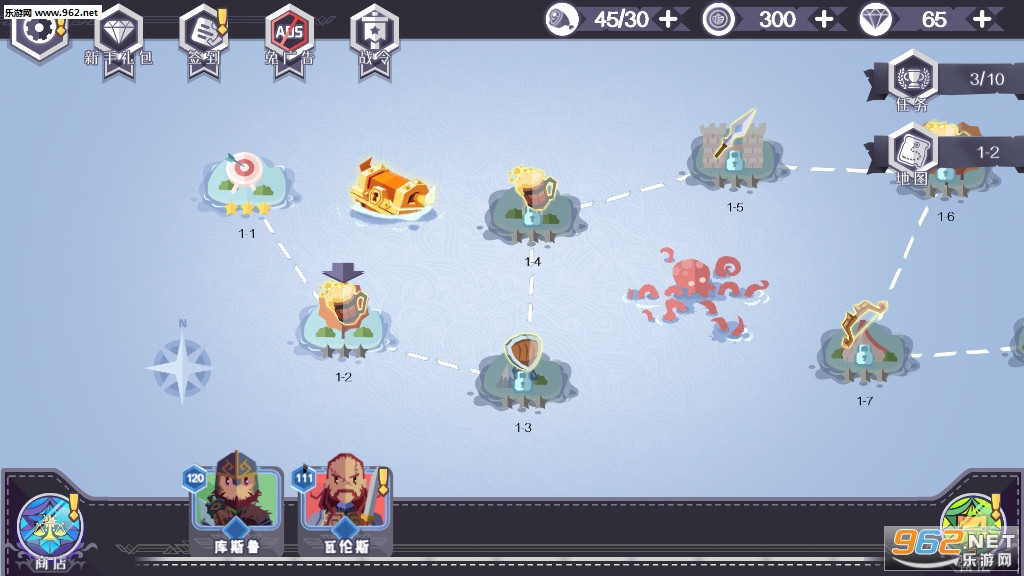
Task: Add more energy with the plus button
Action: (x=669, y=19)
